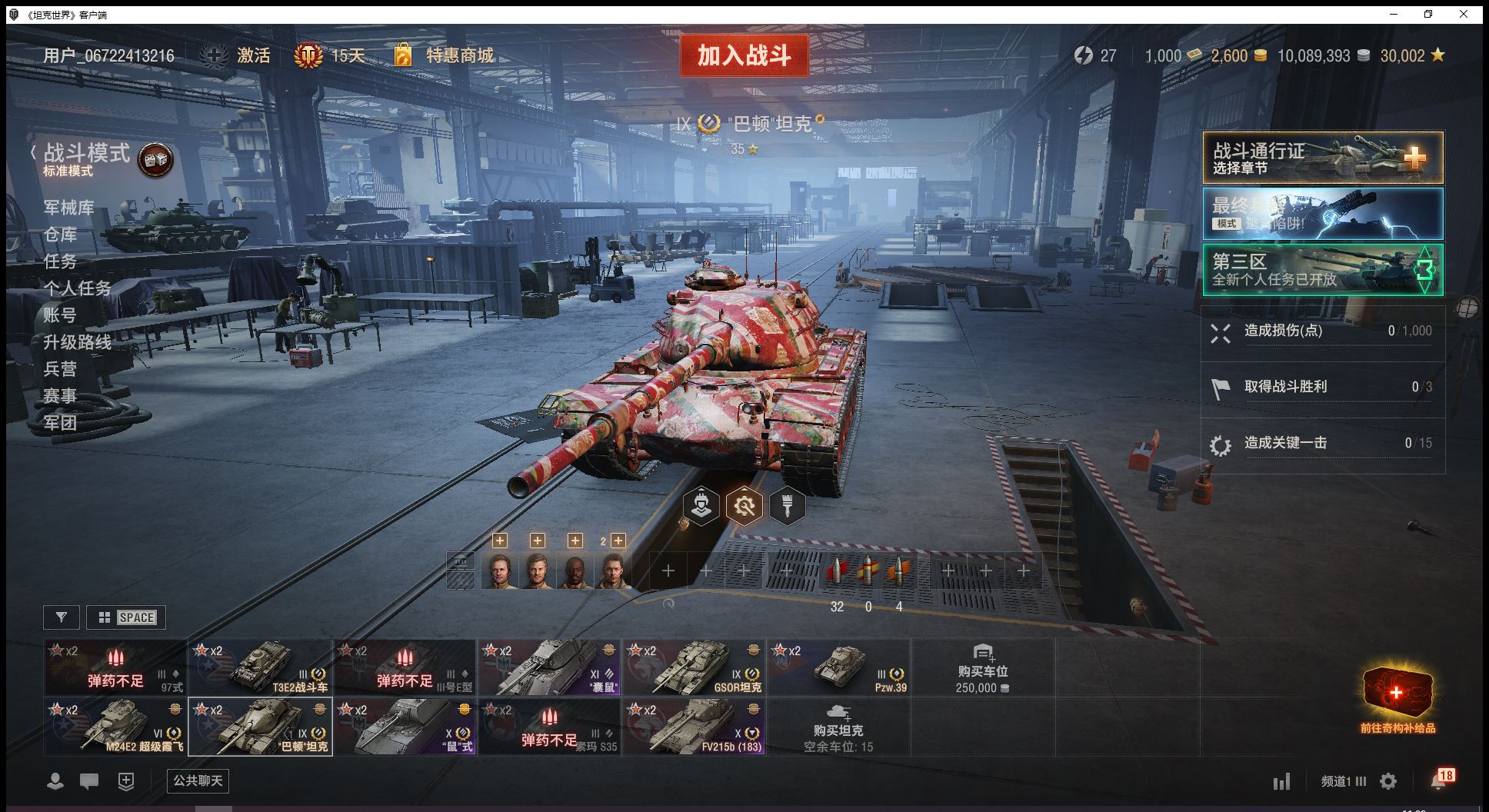Go to 仓库 depot menu
The image size is (1489, 812).
(x=60, y=235)
